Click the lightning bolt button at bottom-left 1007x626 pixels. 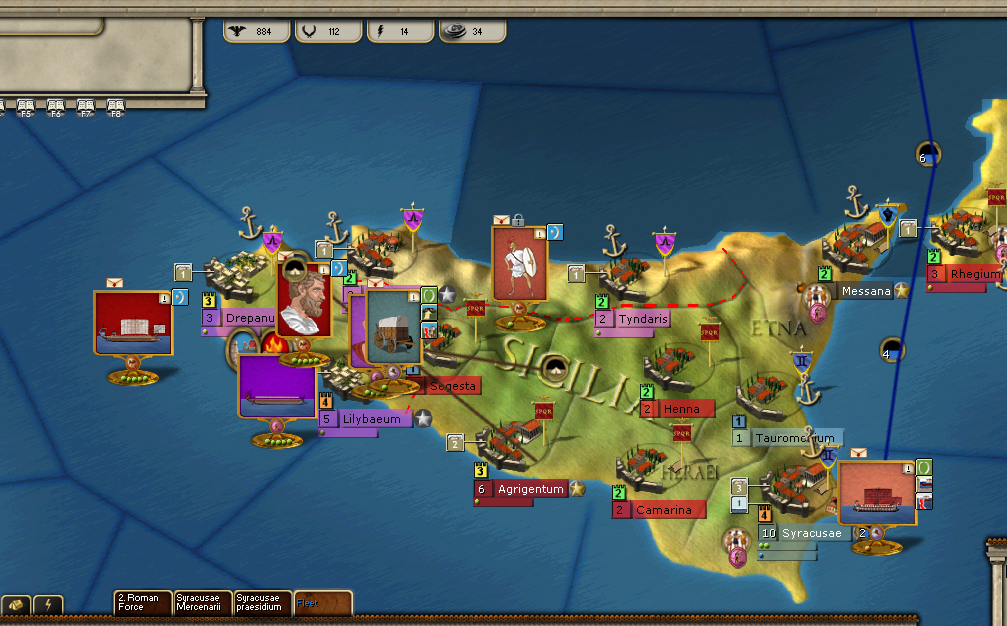[48, 605]
